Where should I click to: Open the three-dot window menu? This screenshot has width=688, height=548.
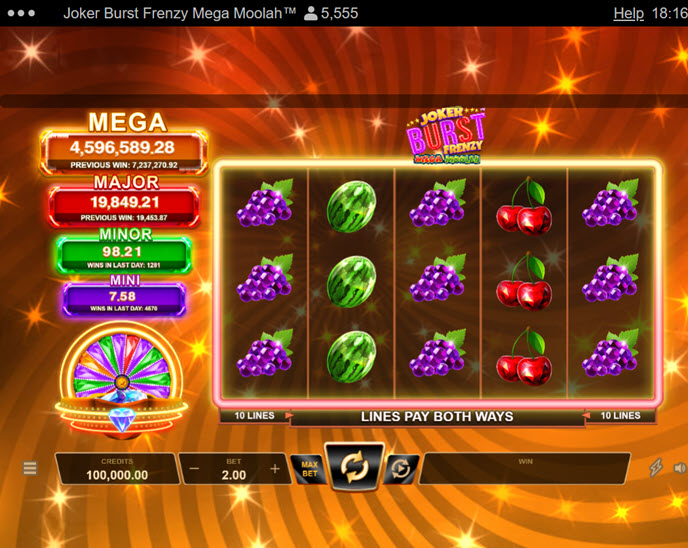pyautogui.click(x=21, y=14)
